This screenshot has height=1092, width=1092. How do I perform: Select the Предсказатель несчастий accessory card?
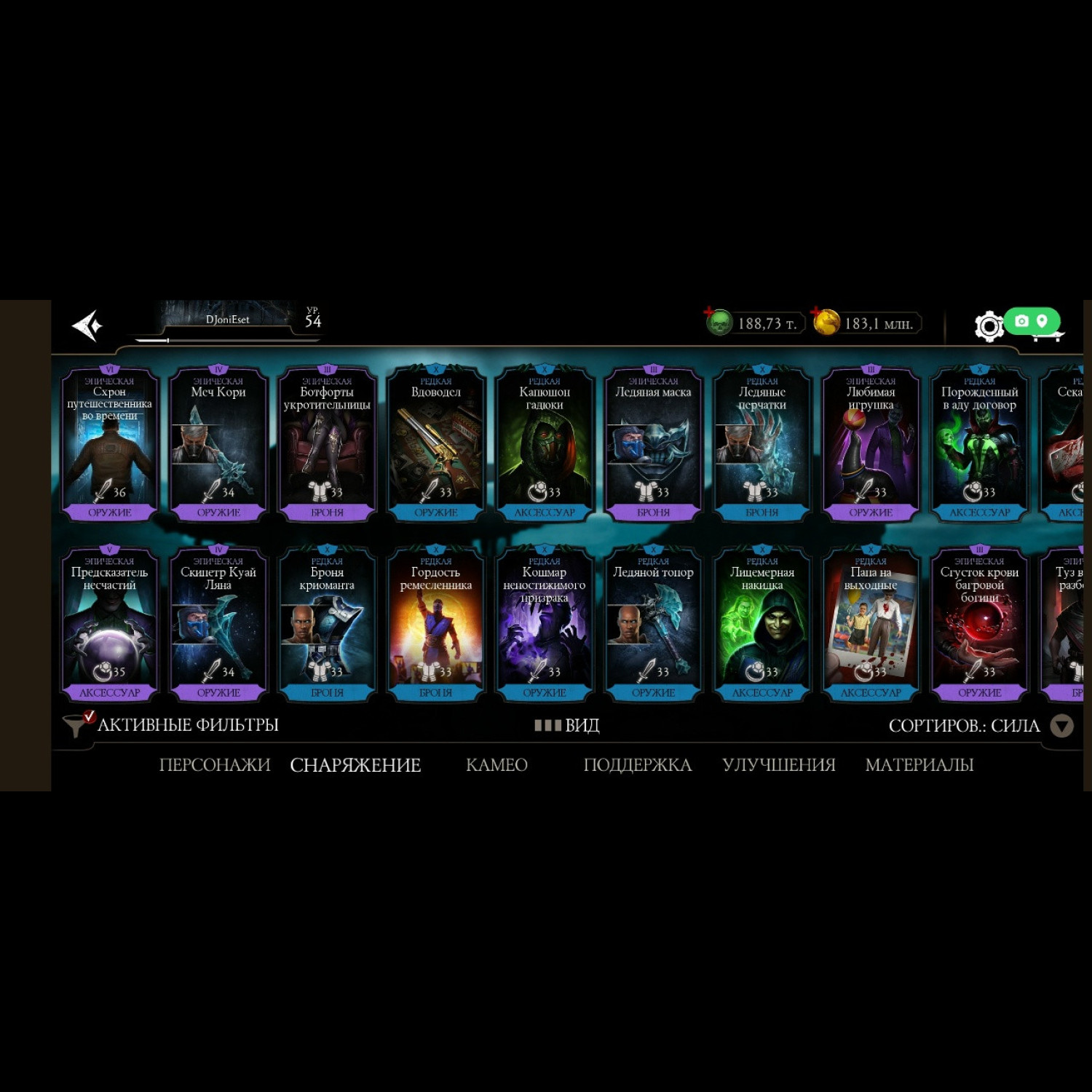click(110, 624)
